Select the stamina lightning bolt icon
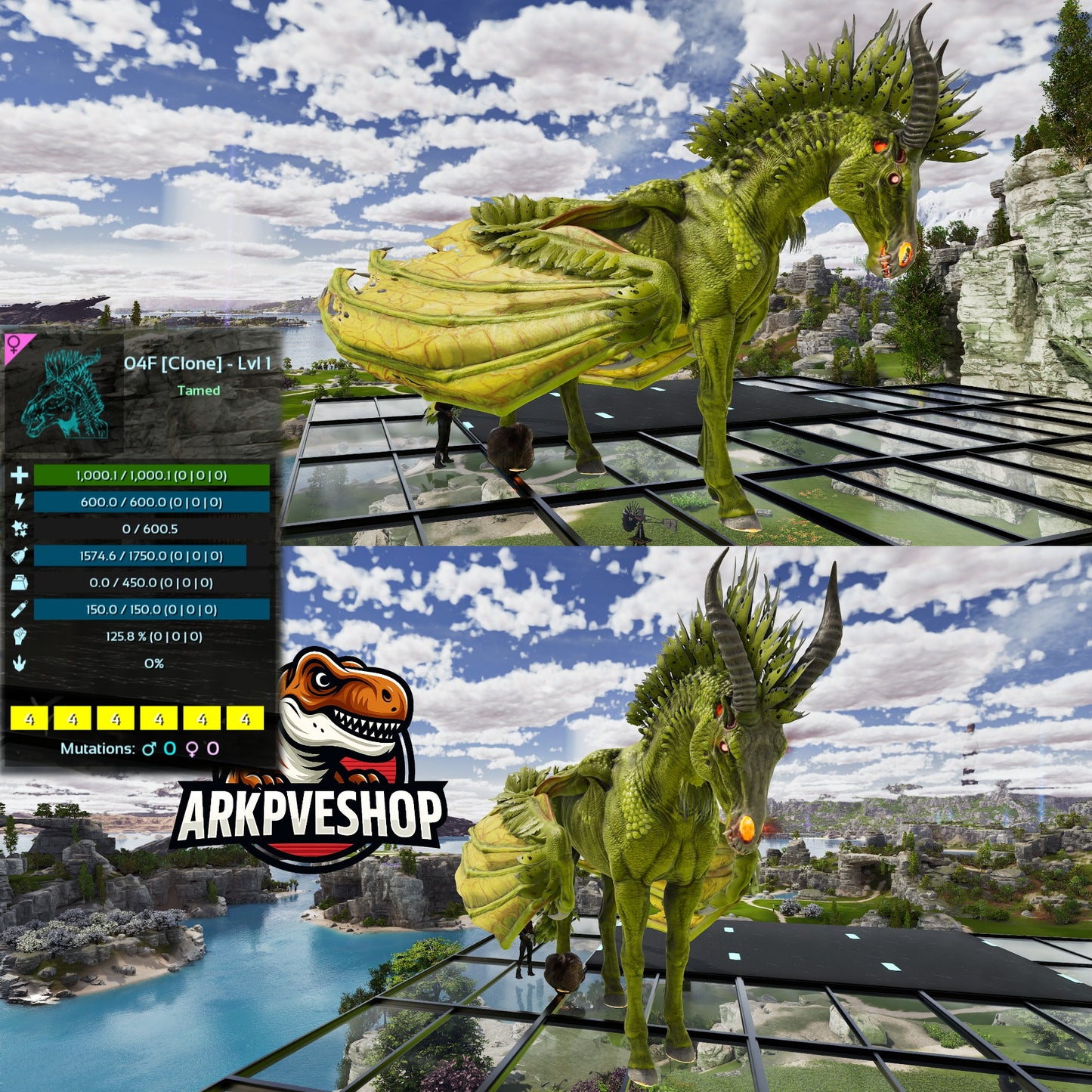 click(x=20, y=502)
